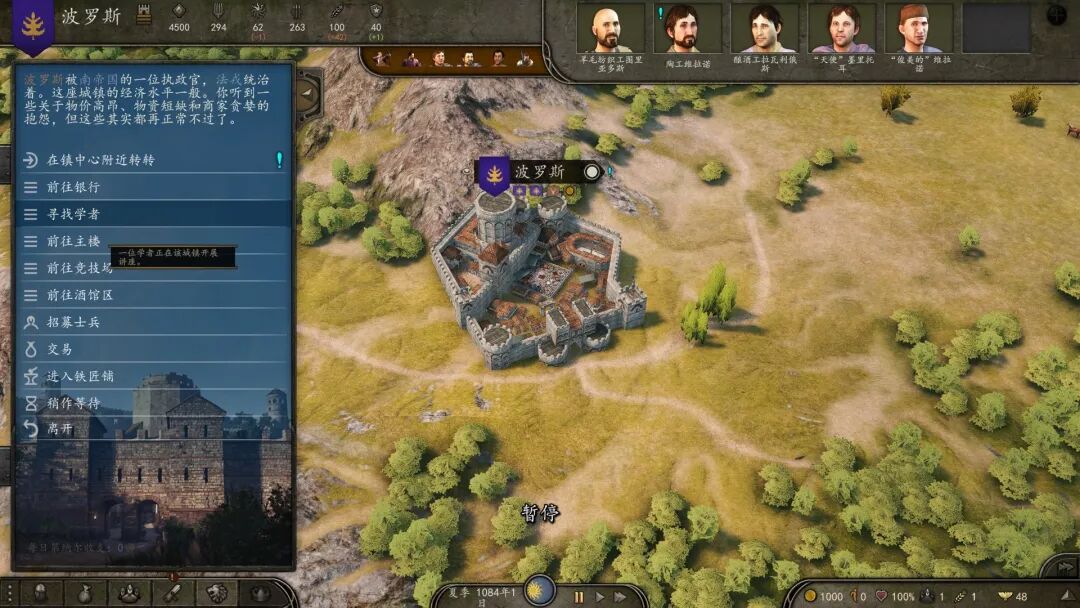
Task: Open the tavern district 前往酒馆区
Action: point(80,295)
